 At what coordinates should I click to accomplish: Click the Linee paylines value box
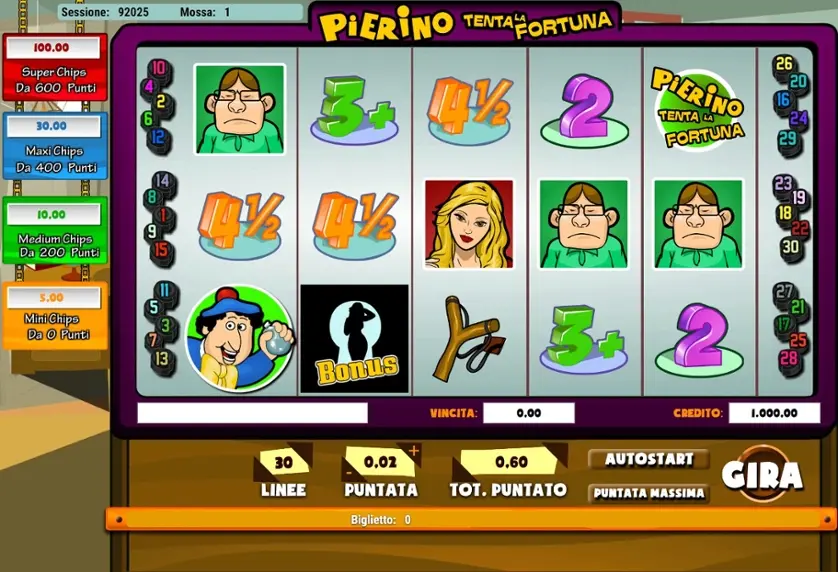click(x=283, y=463)
